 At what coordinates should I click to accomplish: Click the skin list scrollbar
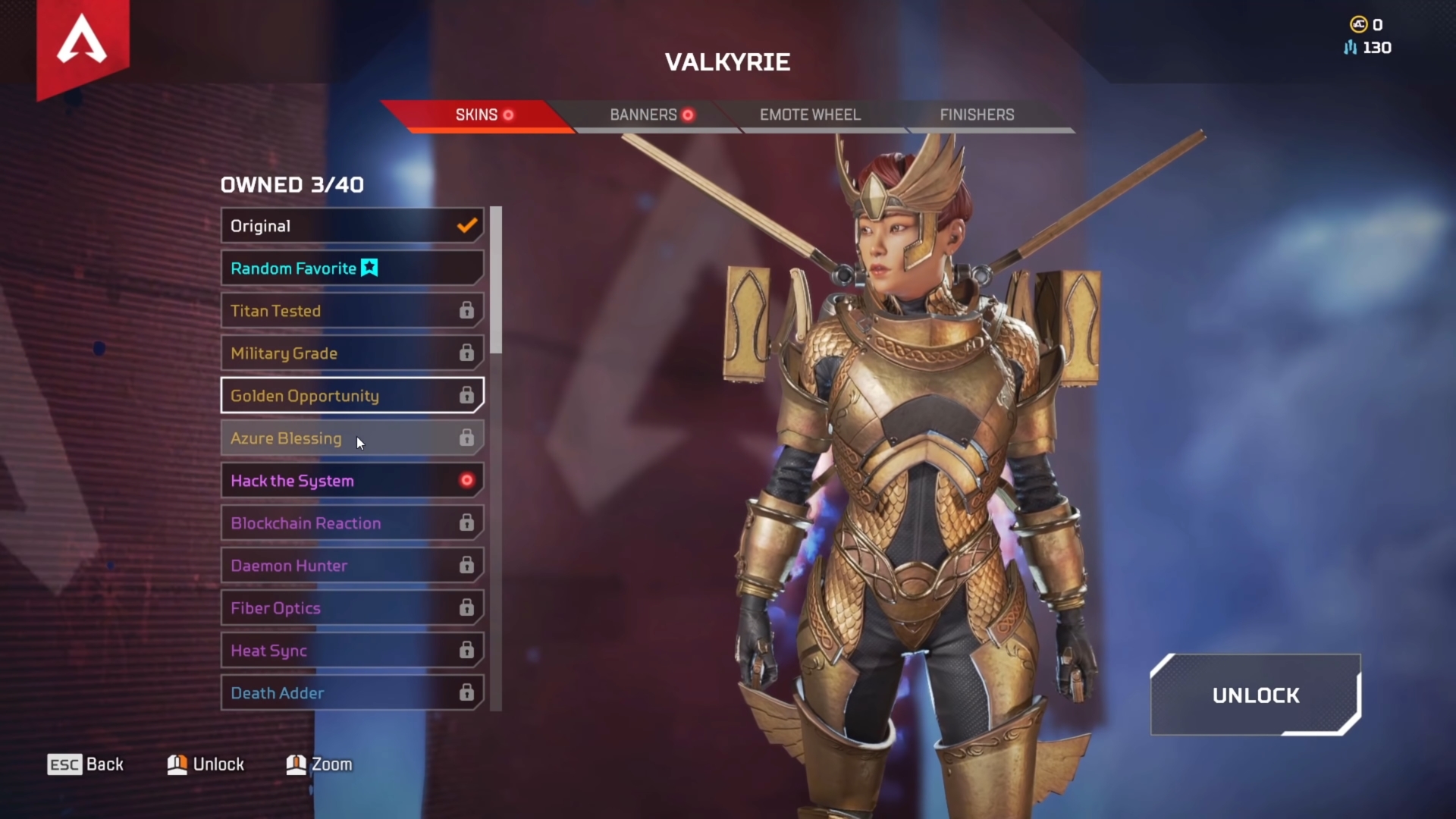click(x=496, y=281)
